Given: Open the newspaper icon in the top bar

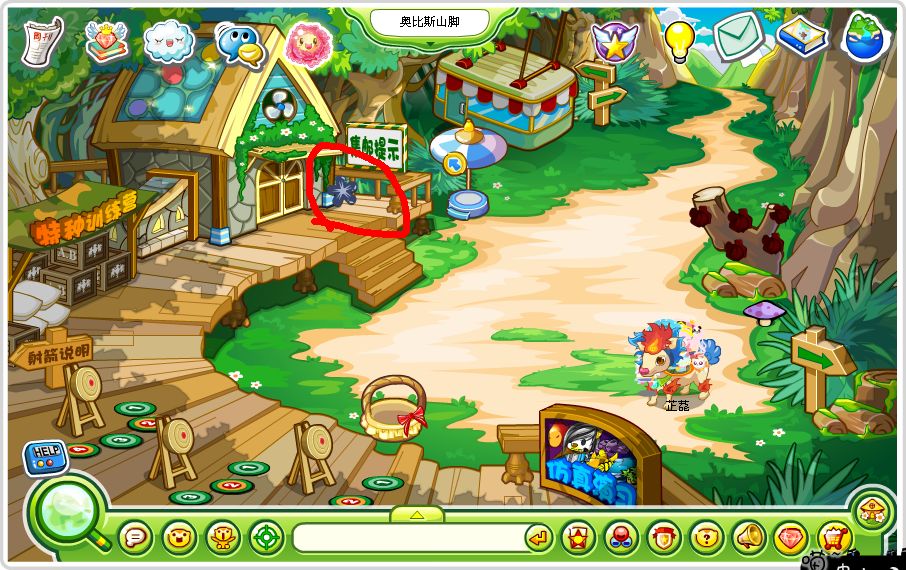Looking at the screenshot, I should 42,40.
